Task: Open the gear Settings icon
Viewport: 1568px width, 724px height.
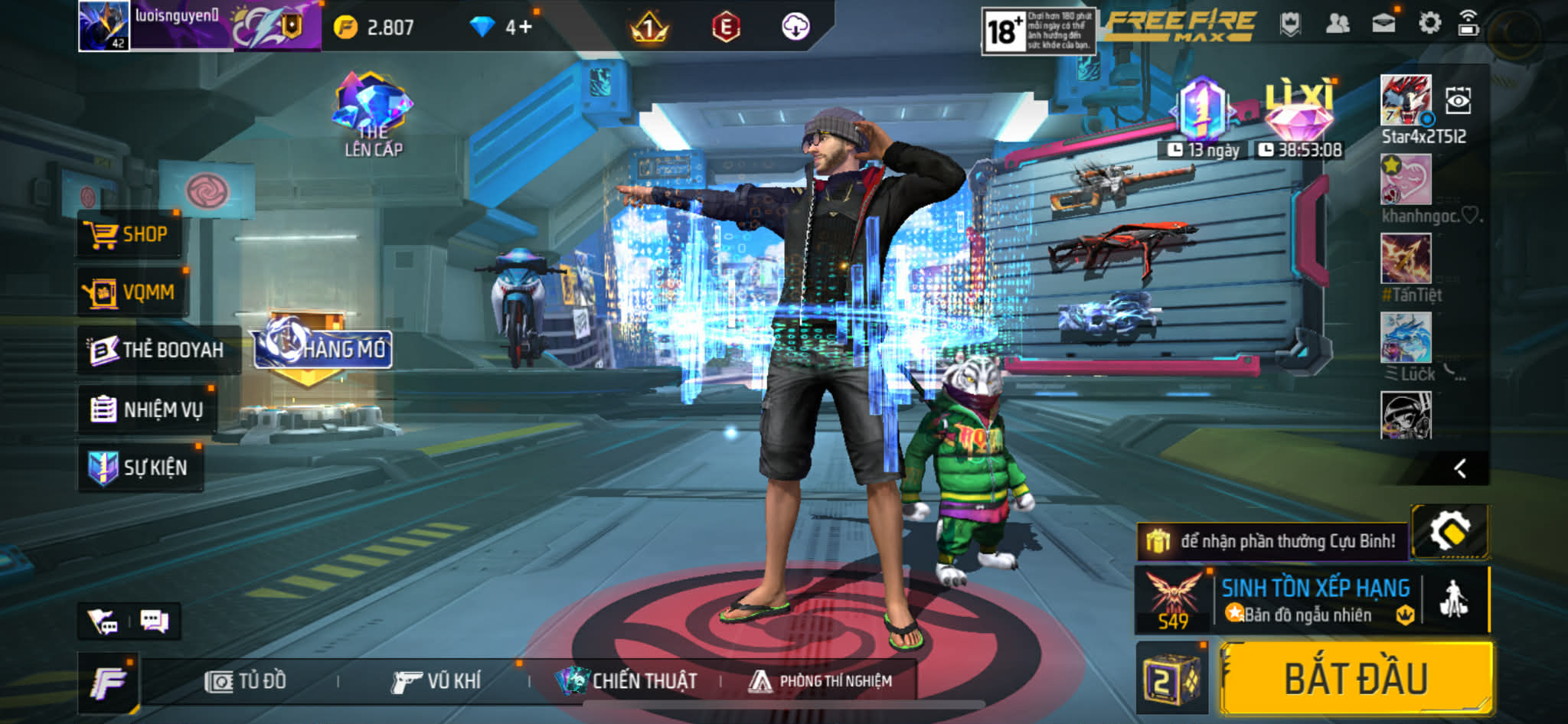Action: 1429,24
